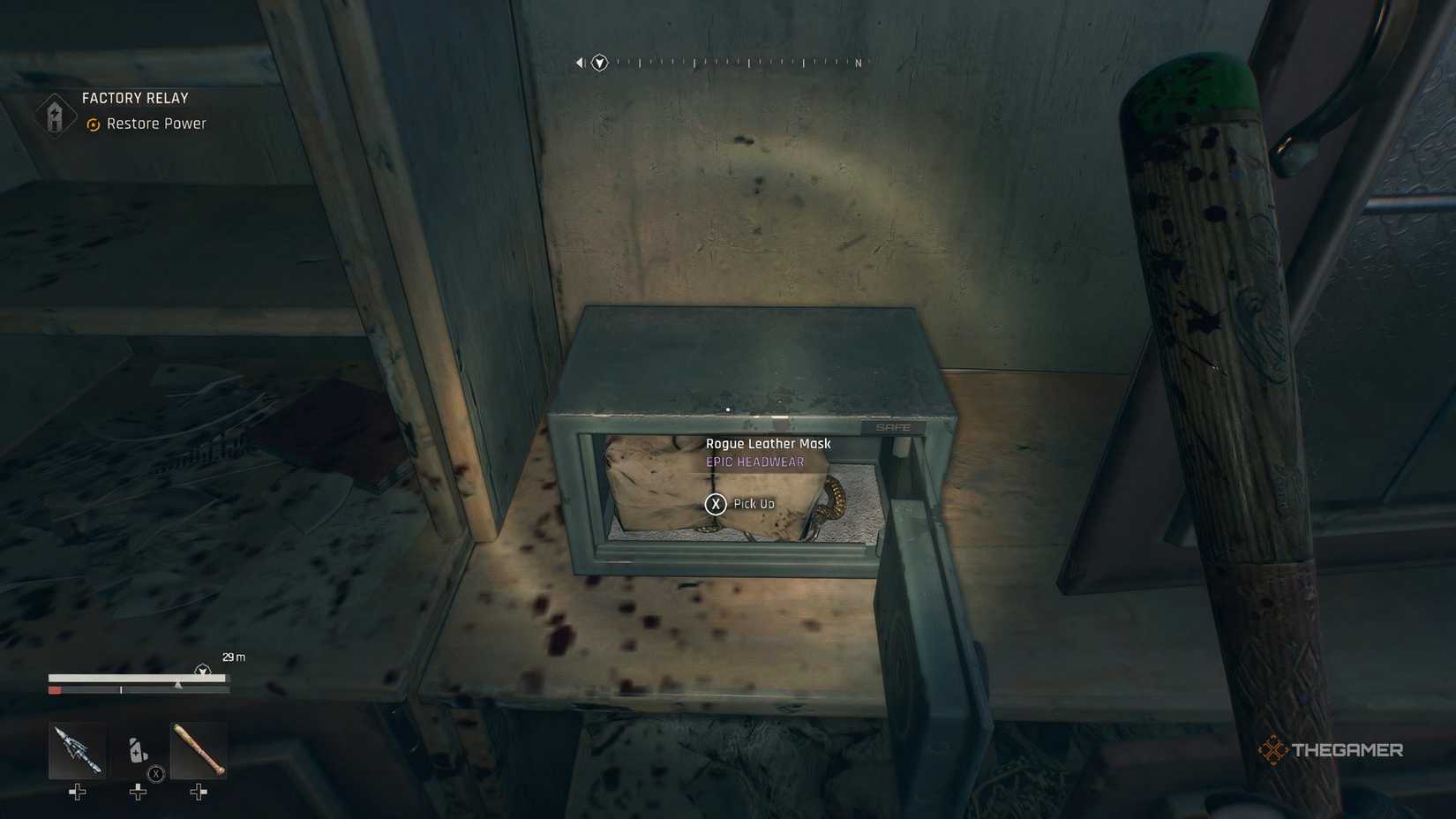Click the Rogue Leather Mask item label
The image size is (1456, 819).
click(768, 443)
